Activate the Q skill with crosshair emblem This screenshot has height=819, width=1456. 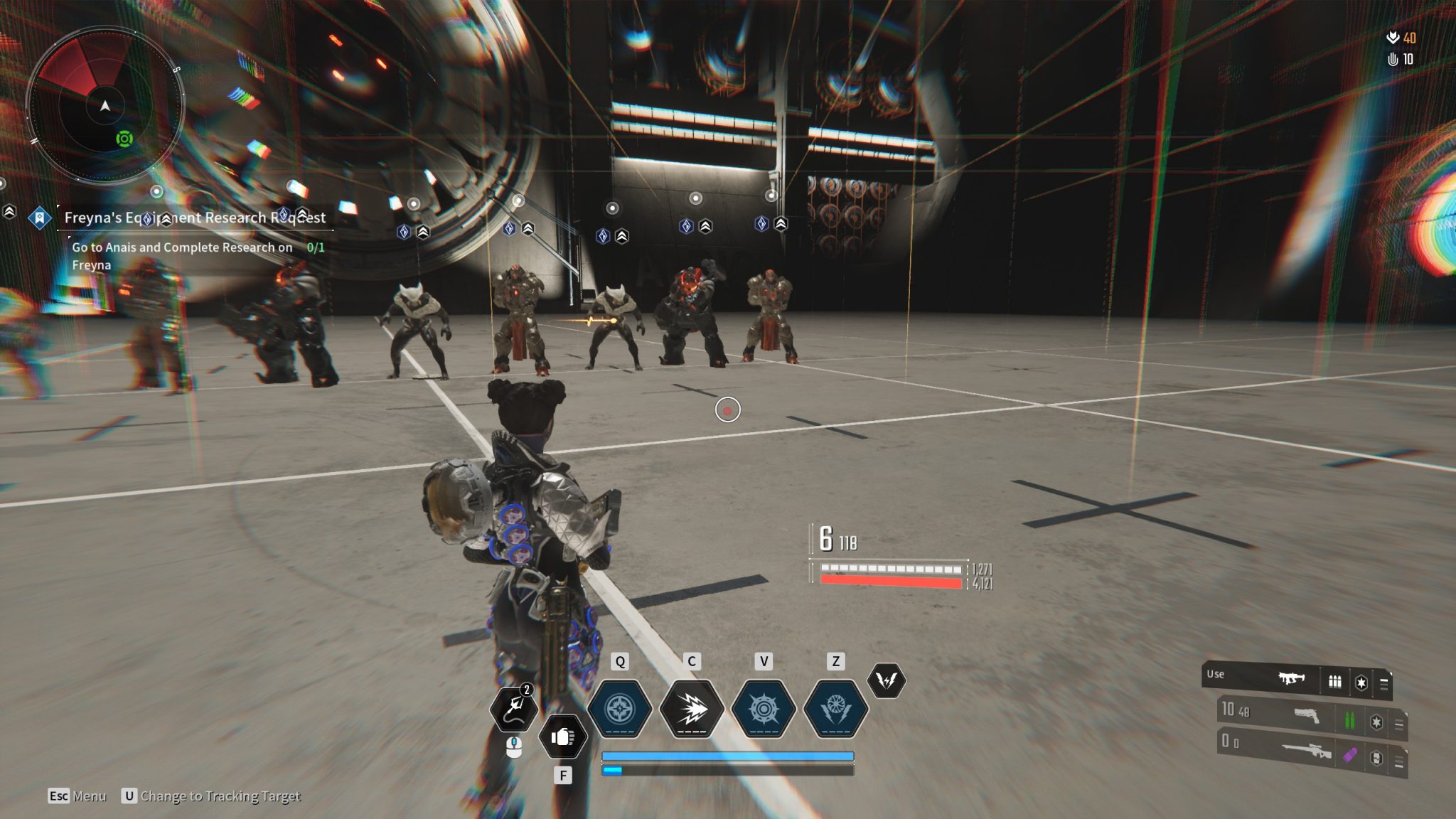click(x=620, y=709)
